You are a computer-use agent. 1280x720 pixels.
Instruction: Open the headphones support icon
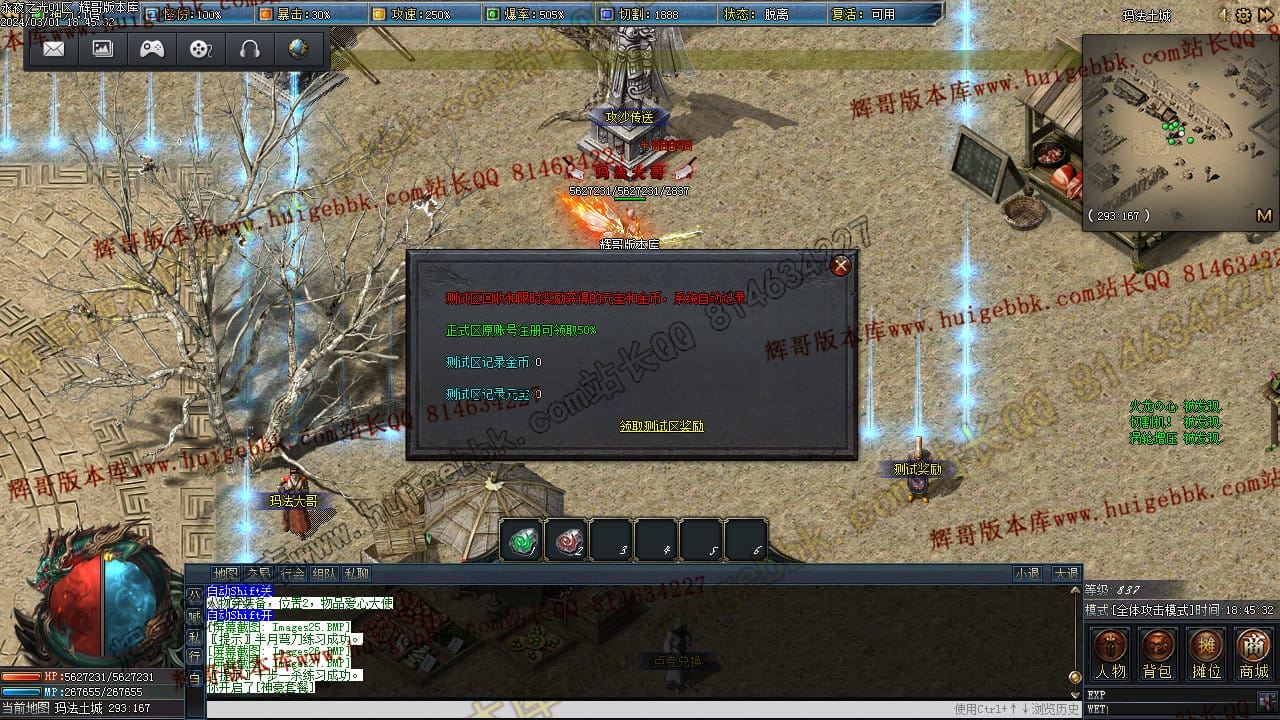tap(250, 49)
